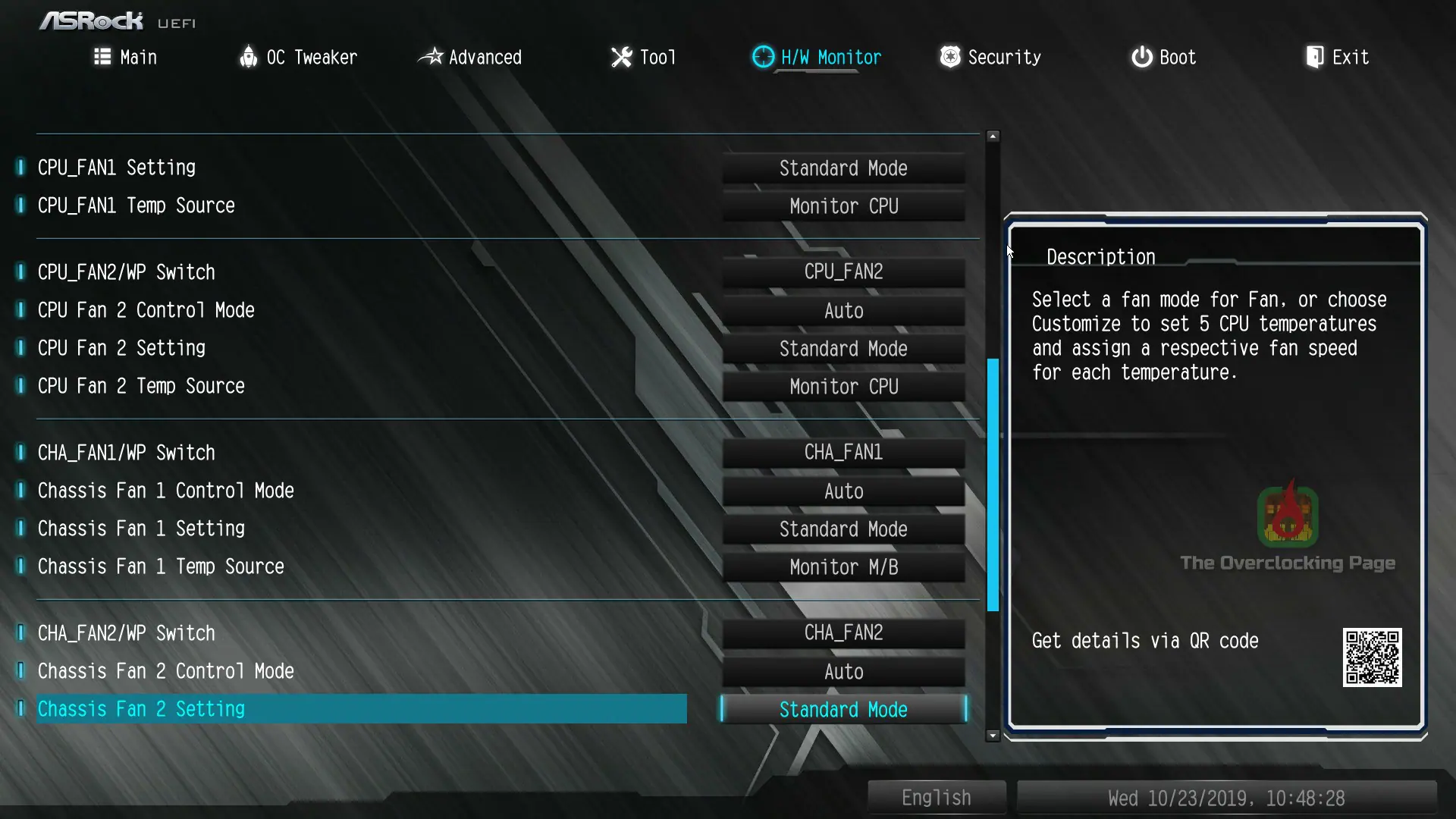Screen dimensions: 1456x819
Task: Click the English language button
Action: point(936,797)
